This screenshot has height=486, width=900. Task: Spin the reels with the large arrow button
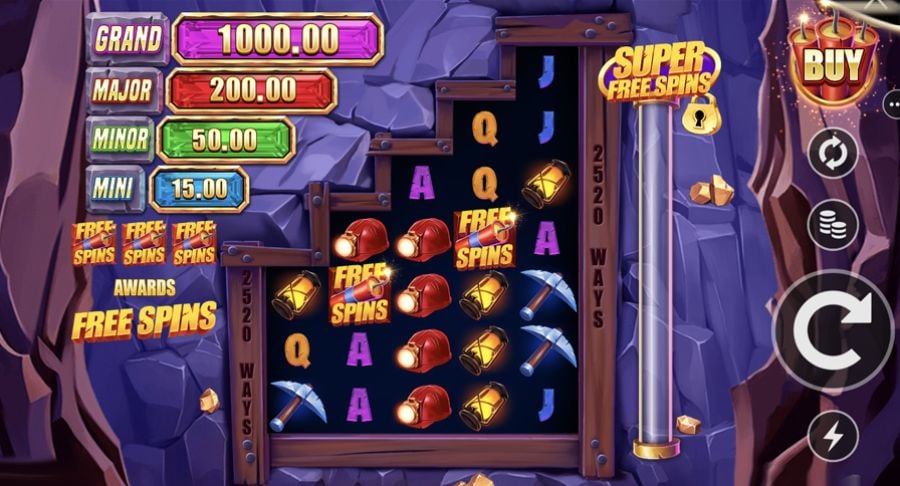pos(833,330)
